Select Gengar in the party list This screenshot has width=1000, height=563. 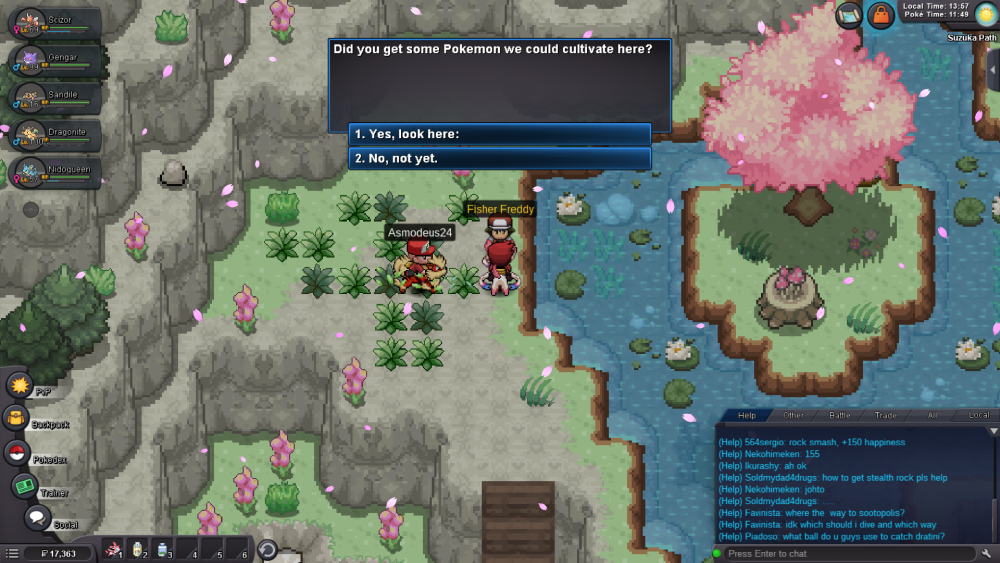click(57, 60)
